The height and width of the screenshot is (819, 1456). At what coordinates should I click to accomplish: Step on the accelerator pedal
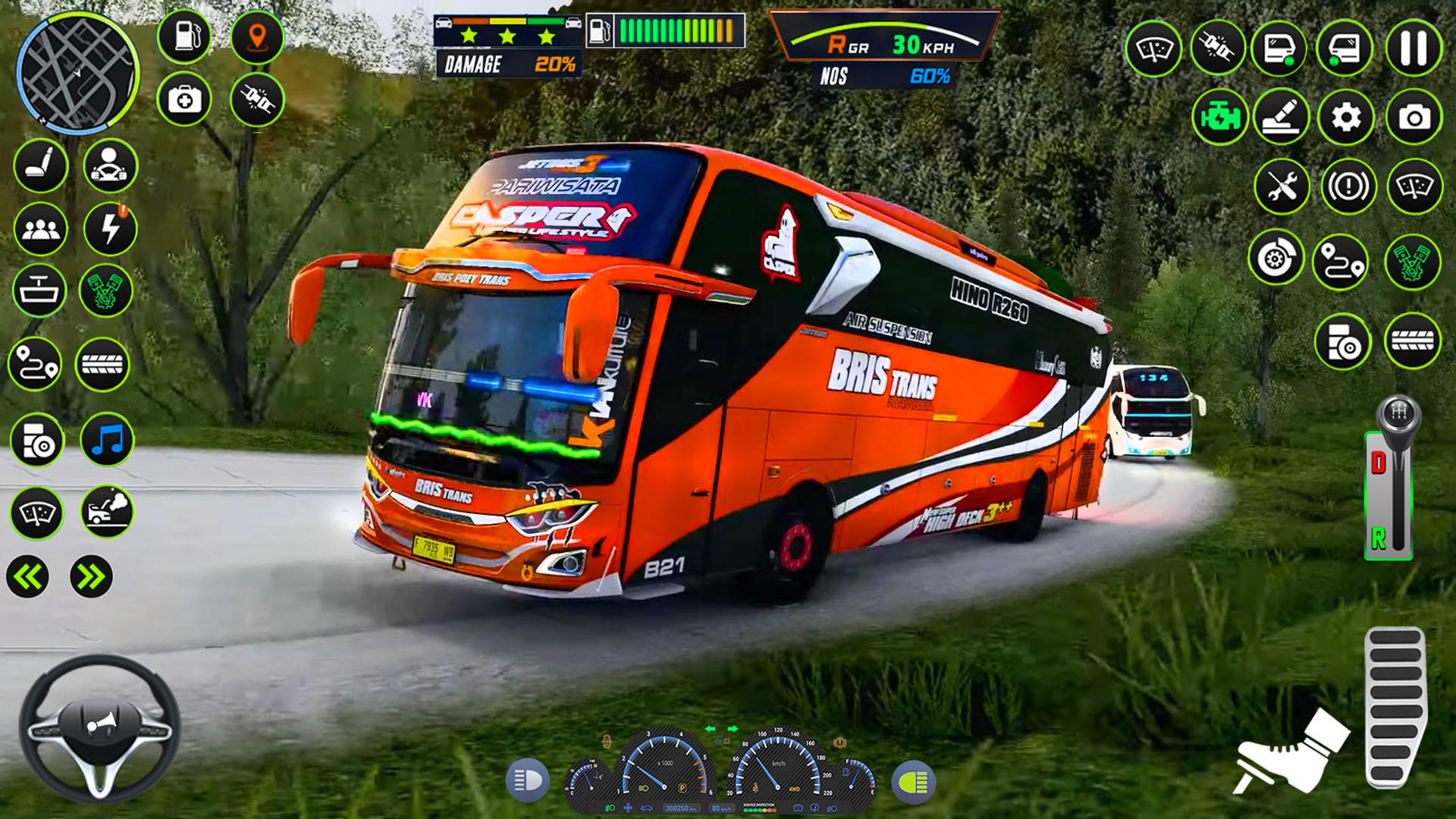1395,707
